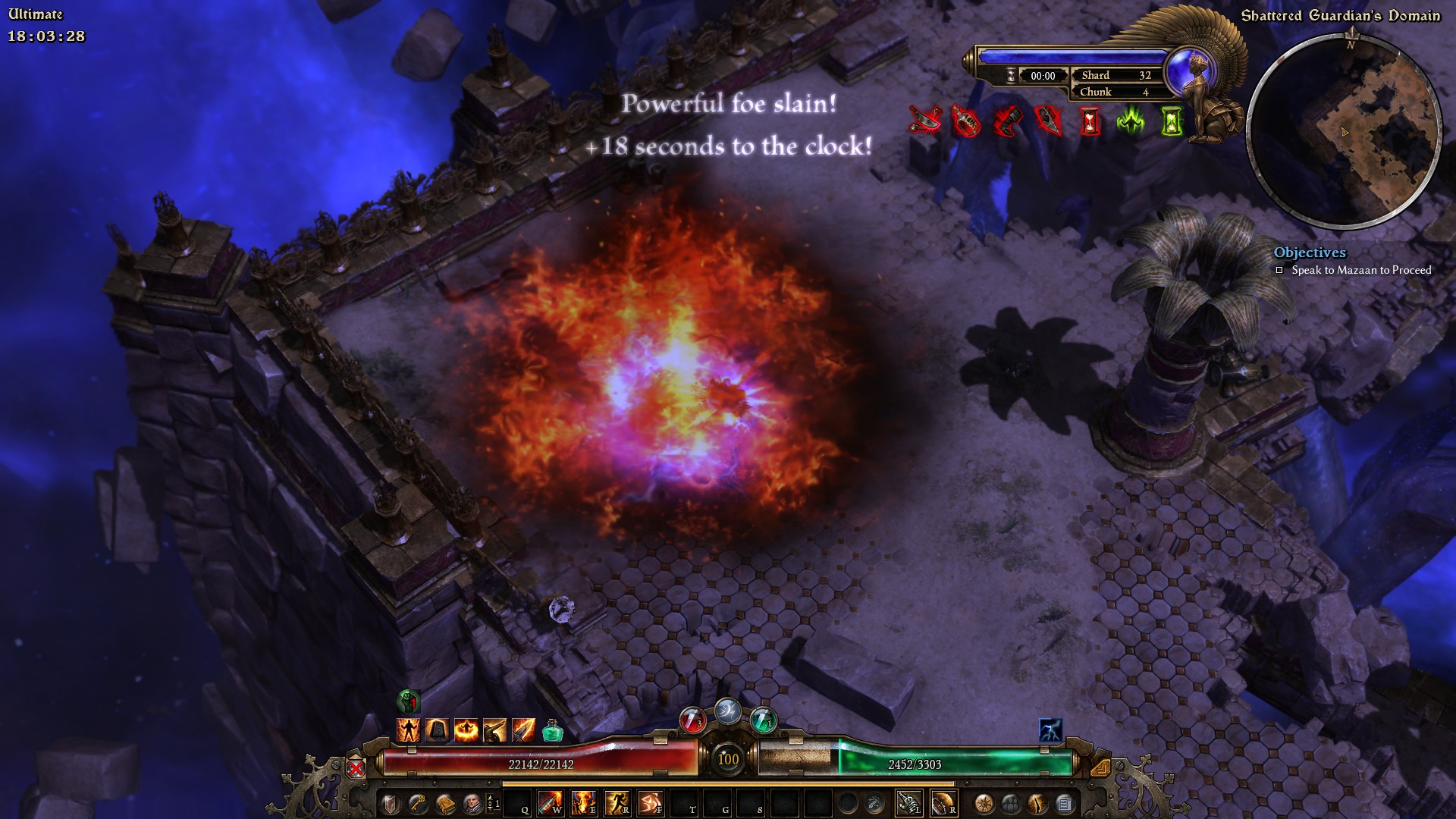Open the compass map button
This screenshot has height=819, width=1456.
point(984,804)
